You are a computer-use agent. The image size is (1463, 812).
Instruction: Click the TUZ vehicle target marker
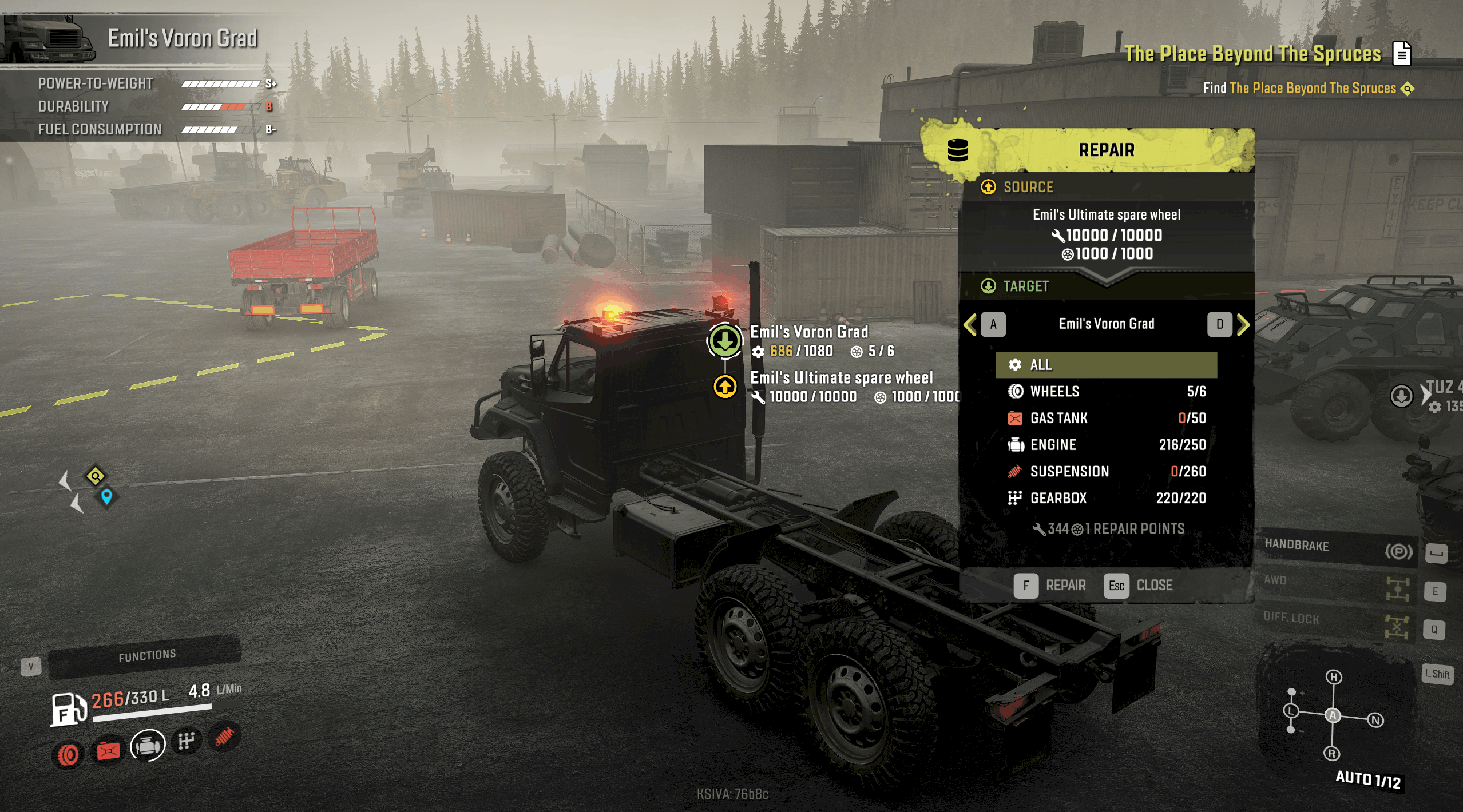pyautogui.click(x=1401, y=396)
